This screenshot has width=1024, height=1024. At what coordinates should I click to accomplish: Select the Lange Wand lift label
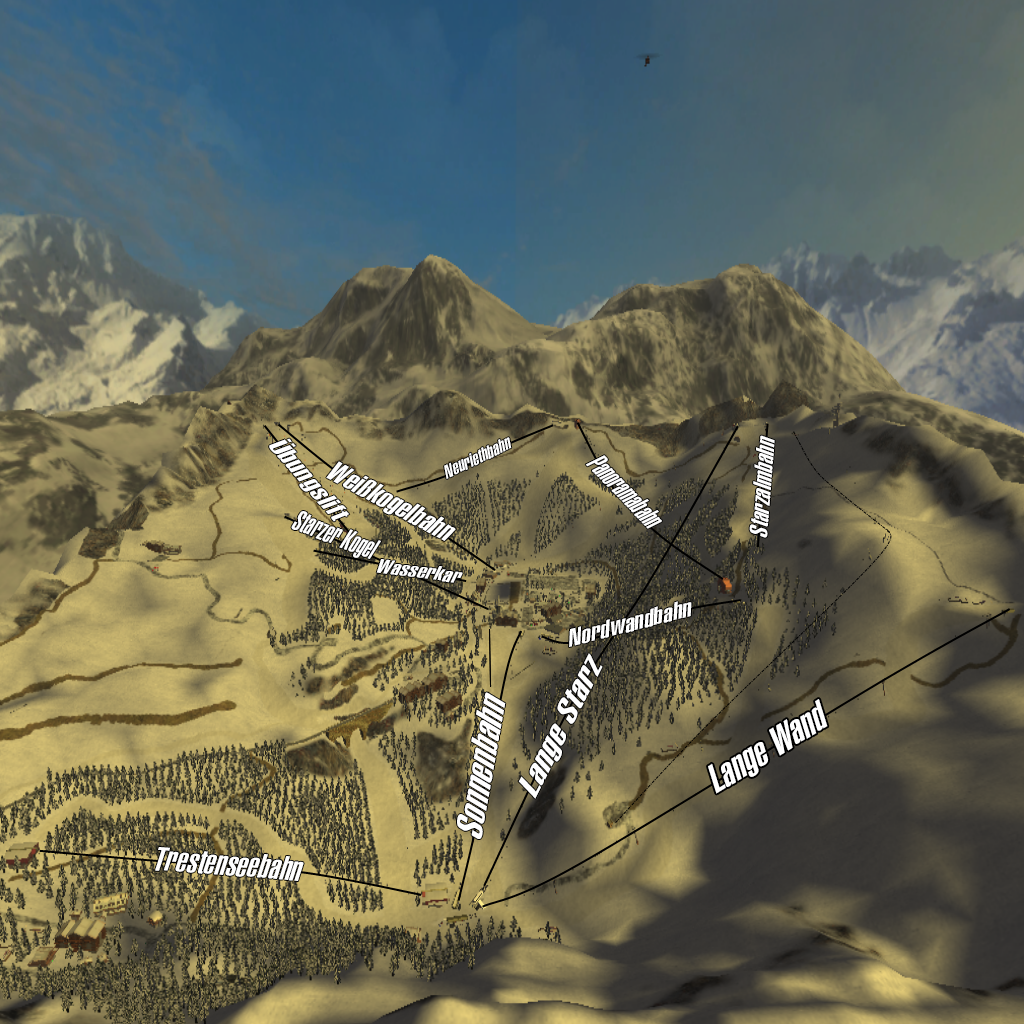[x=769, y=748]
